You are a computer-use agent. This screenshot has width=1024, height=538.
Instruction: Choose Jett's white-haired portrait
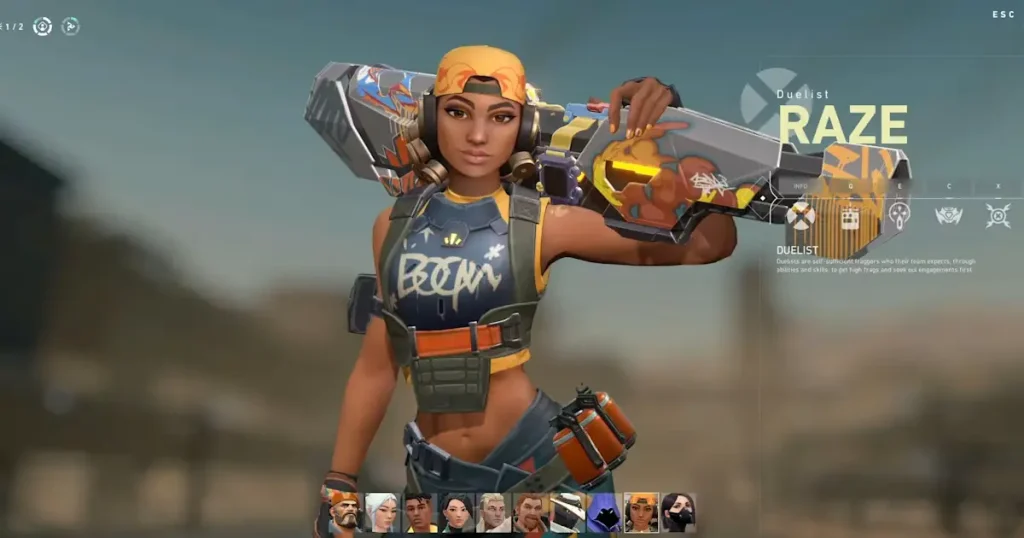381,512
